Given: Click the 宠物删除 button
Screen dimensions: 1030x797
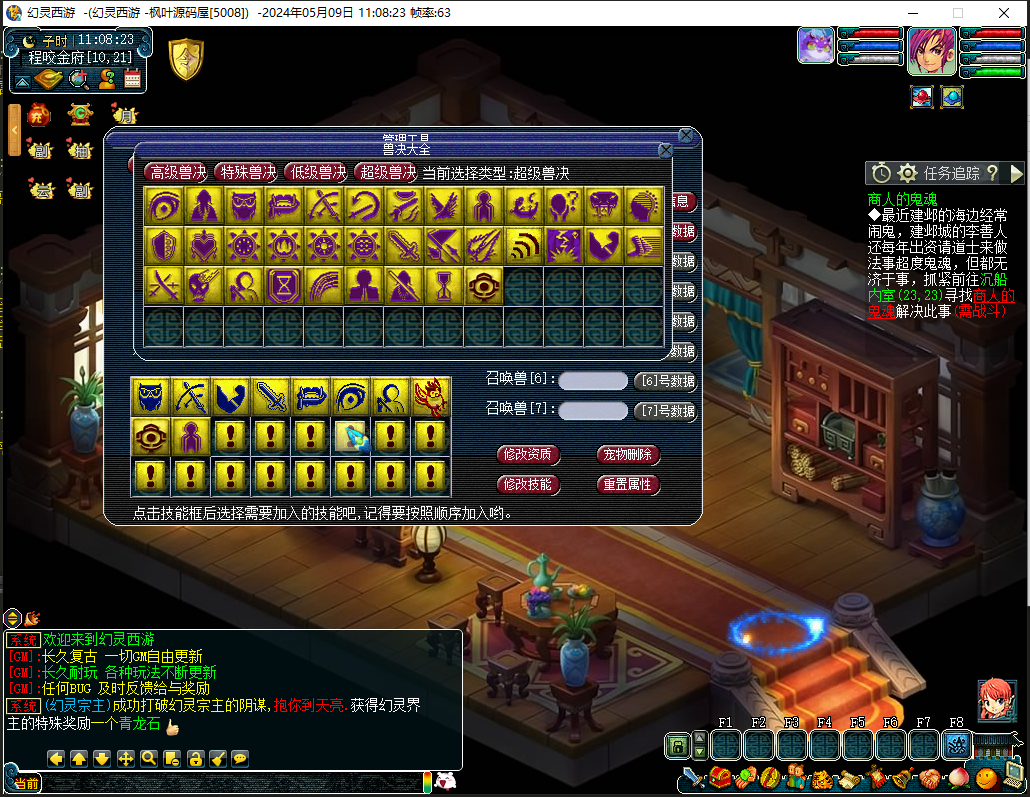Looking at the screenshot, I should point(627,455).
